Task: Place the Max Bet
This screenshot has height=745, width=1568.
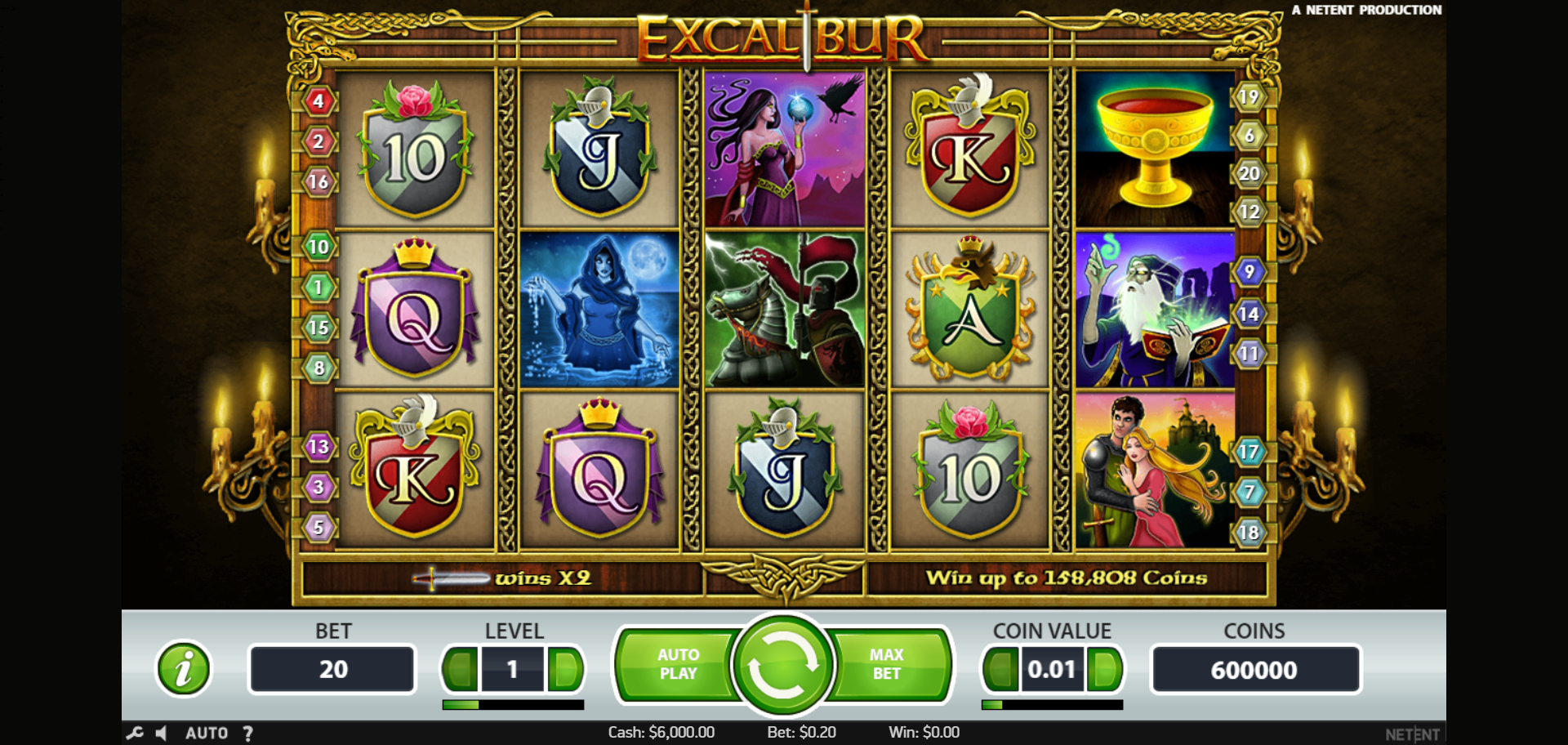Action: [887, 664]
